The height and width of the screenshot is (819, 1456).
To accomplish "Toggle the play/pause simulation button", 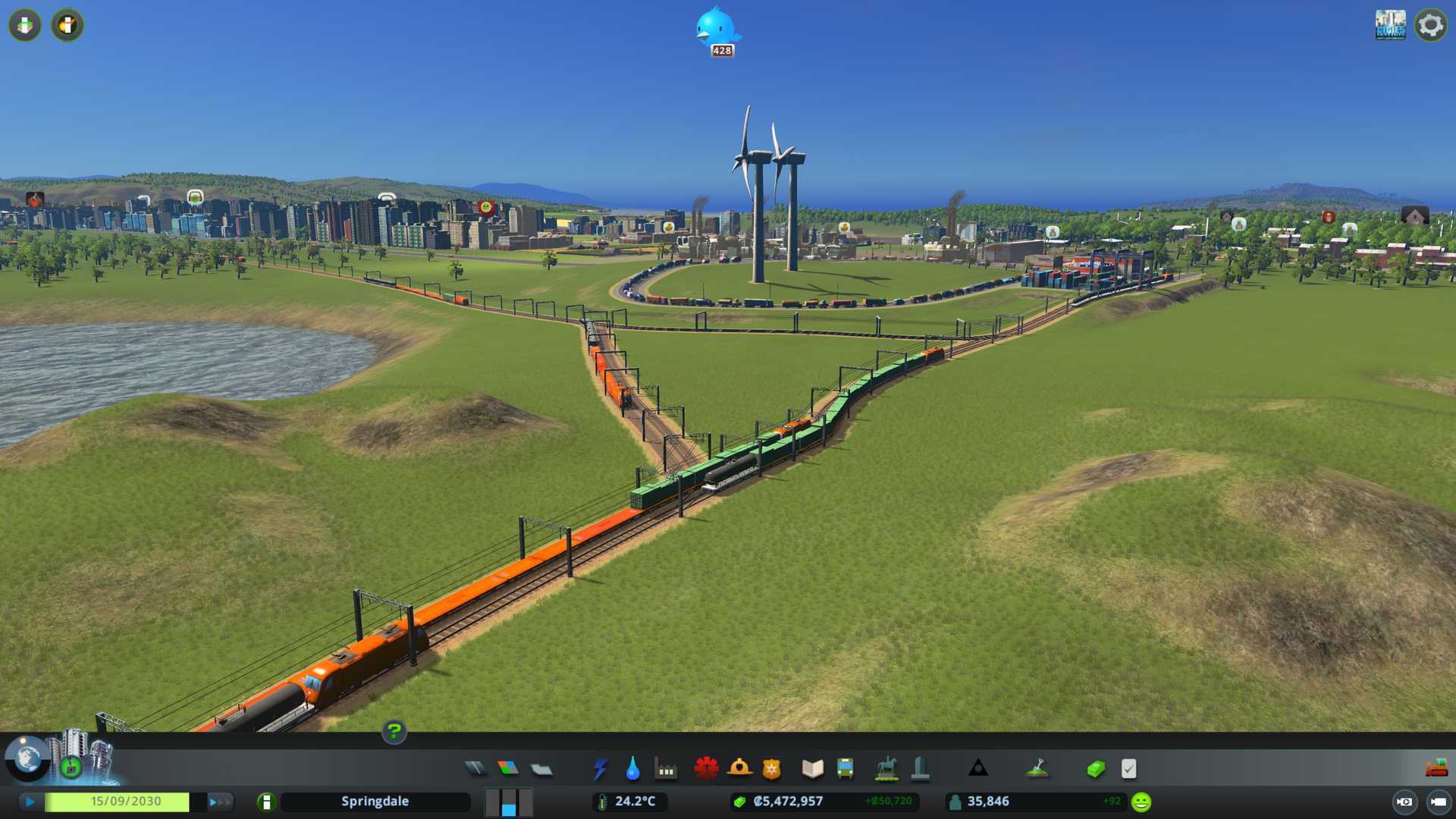I will (x=30, y=802).
